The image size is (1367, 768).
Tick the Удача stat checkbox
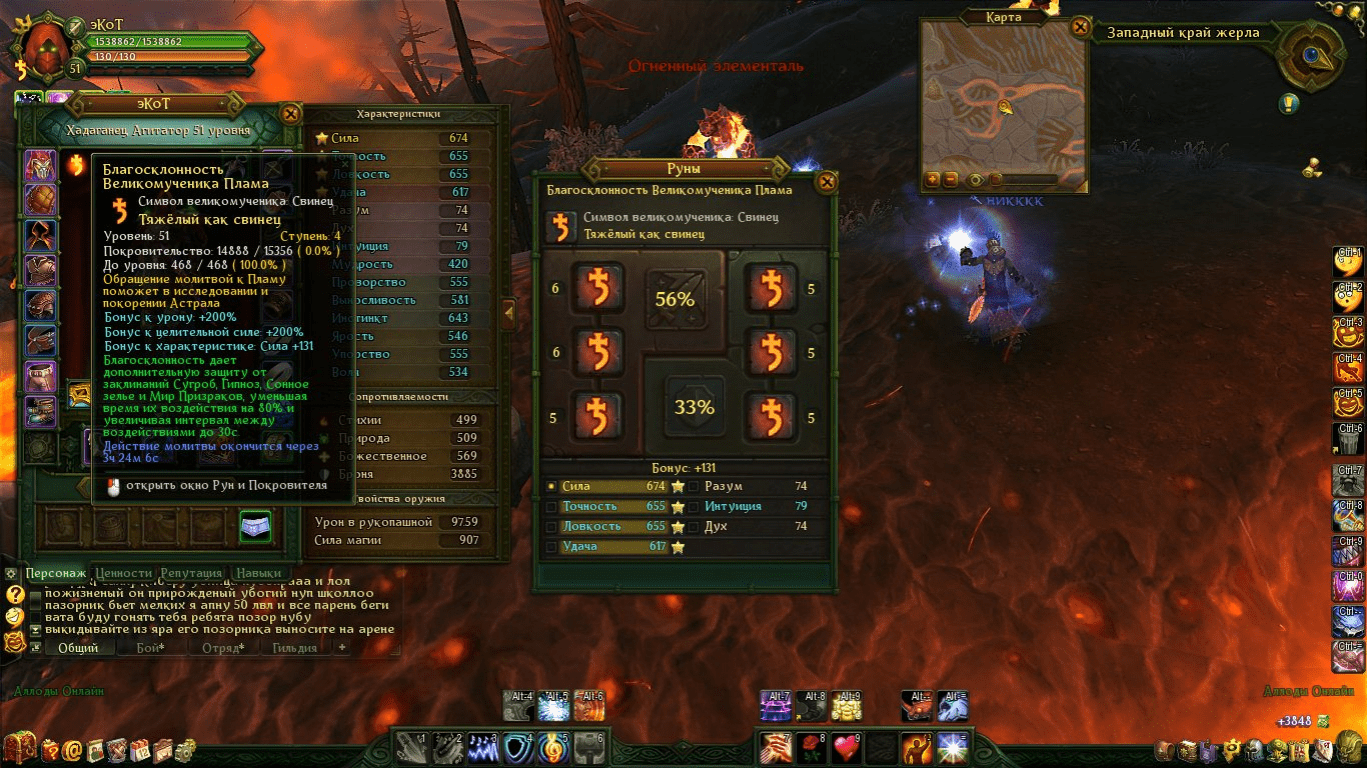[552, 547]
